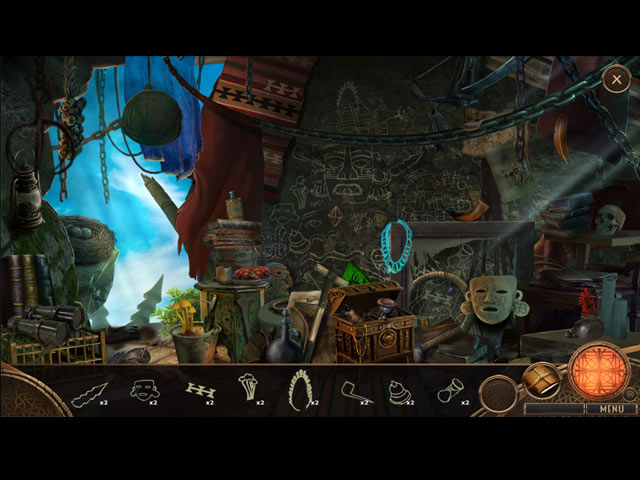Select the jagged blade silhouette item
The image size is (640, 480).
tap(92, 389)
